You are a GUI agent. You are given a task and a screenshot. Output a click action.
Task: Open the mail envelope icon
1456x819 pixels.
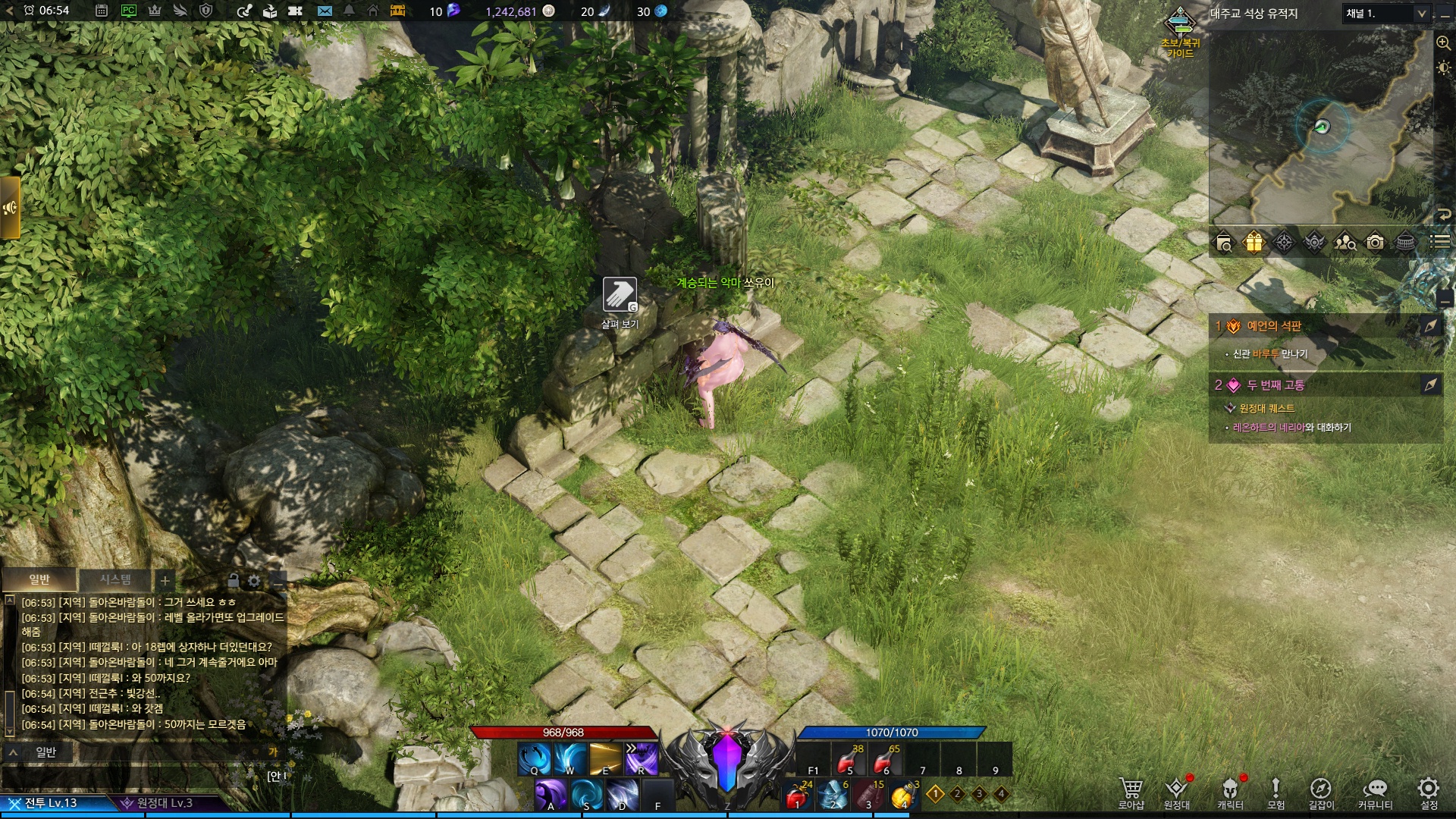tap(325, 11)
